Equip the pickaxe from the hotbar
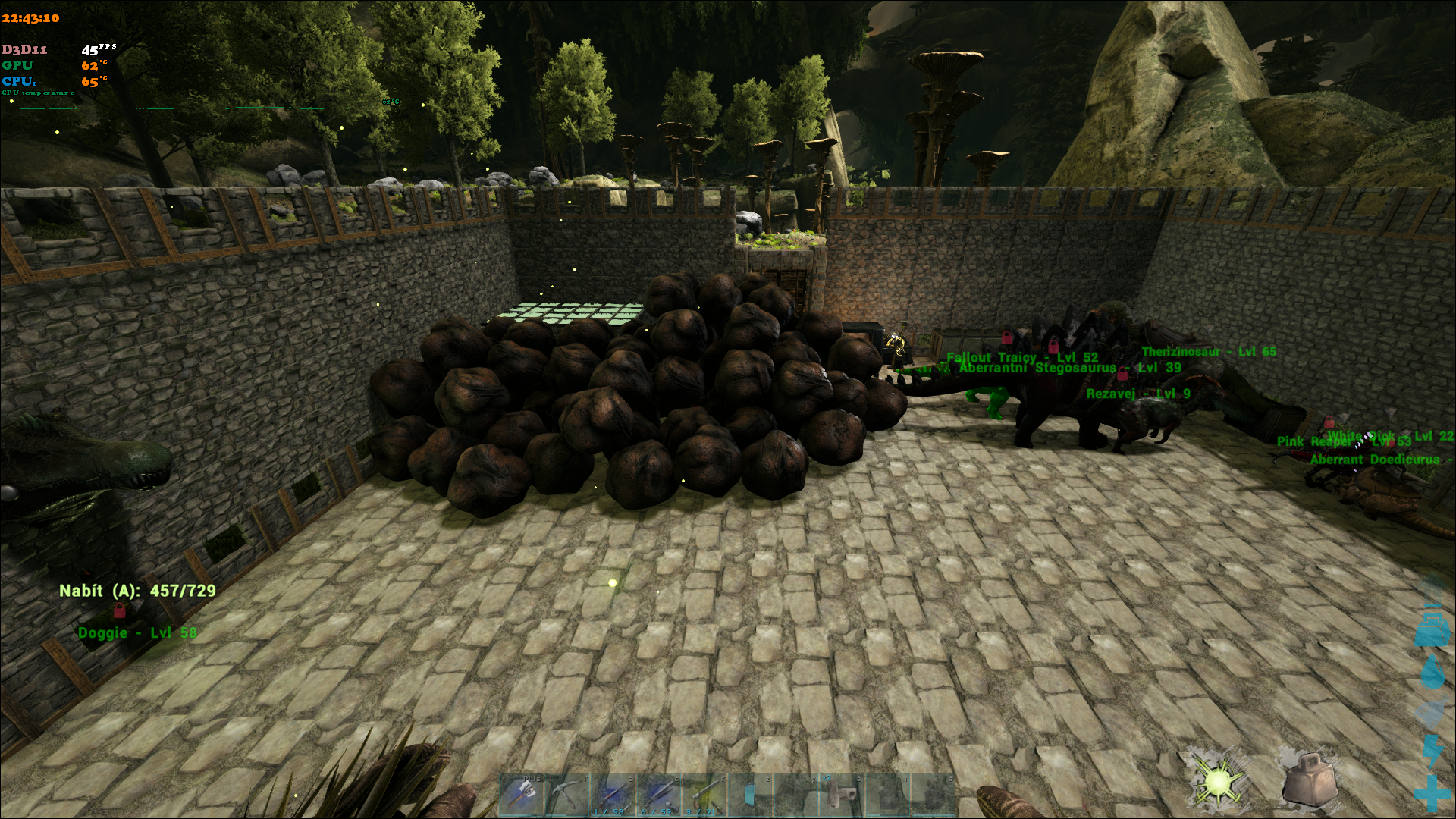The width and height of the screenshot is (1456, 819). click(569, 795)
